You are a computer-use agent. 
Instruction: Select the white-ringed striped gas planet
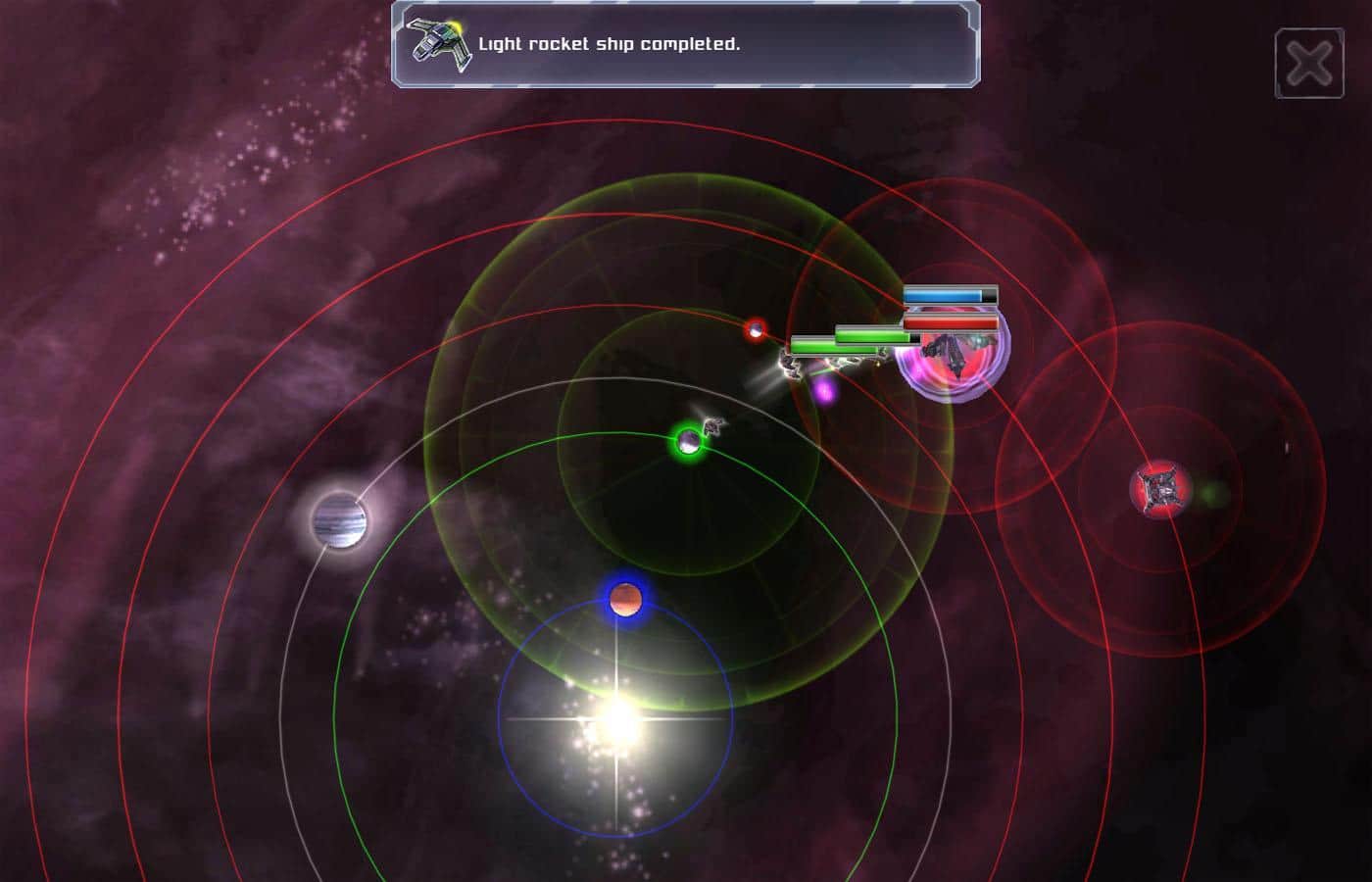pyautogui.click(x=339, y=520)
